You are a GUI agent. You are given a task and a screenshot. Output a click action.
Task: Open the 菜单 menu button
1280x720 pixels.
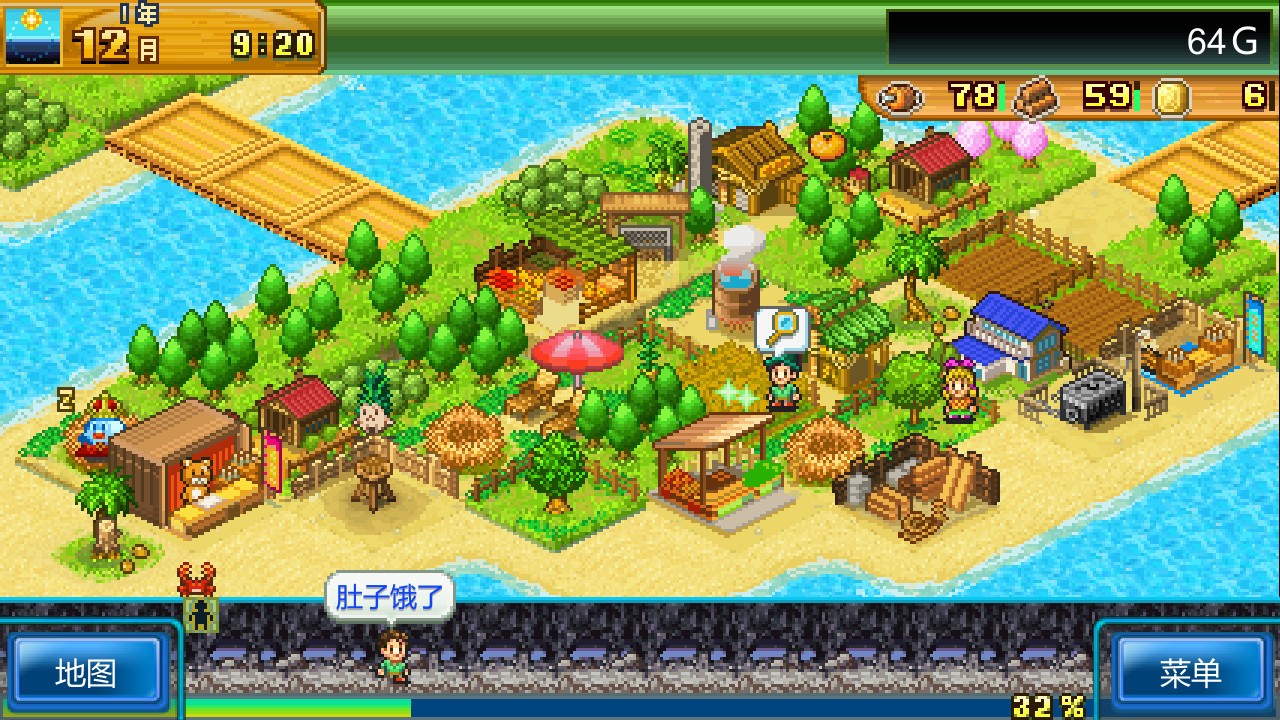coord(1190,672)
